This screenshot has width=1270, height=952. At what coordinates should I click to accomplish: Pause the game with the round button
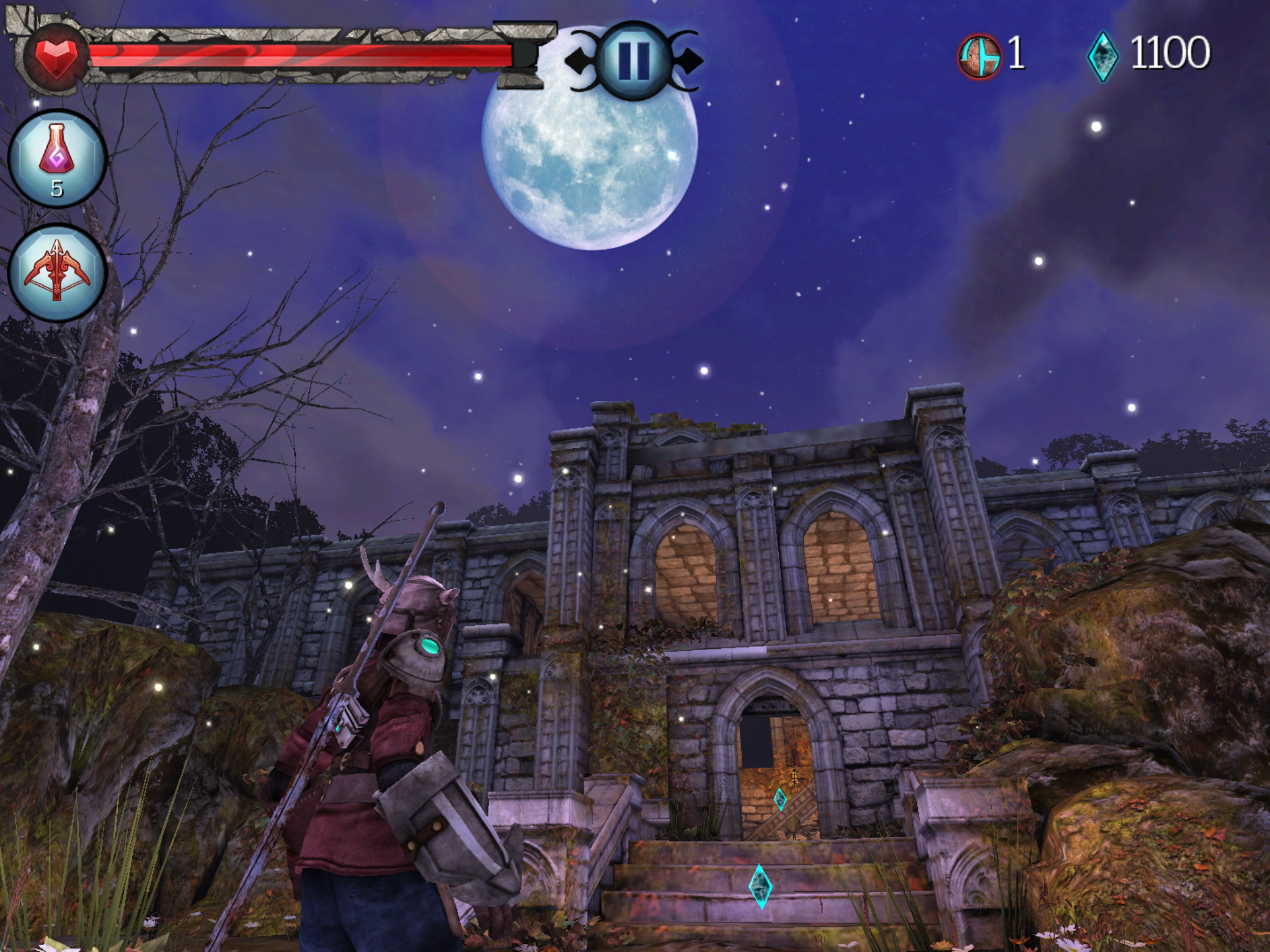click(634, 61)
